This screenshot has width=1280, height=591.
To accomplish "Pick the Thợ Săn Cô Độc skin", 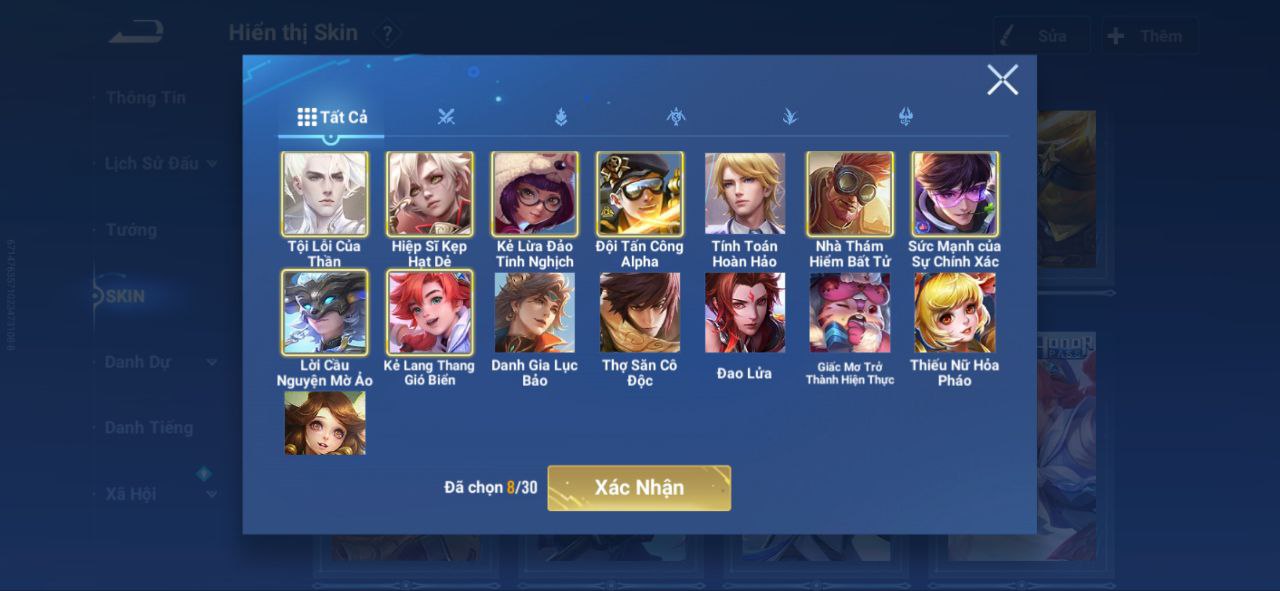I will click(640, 312).
